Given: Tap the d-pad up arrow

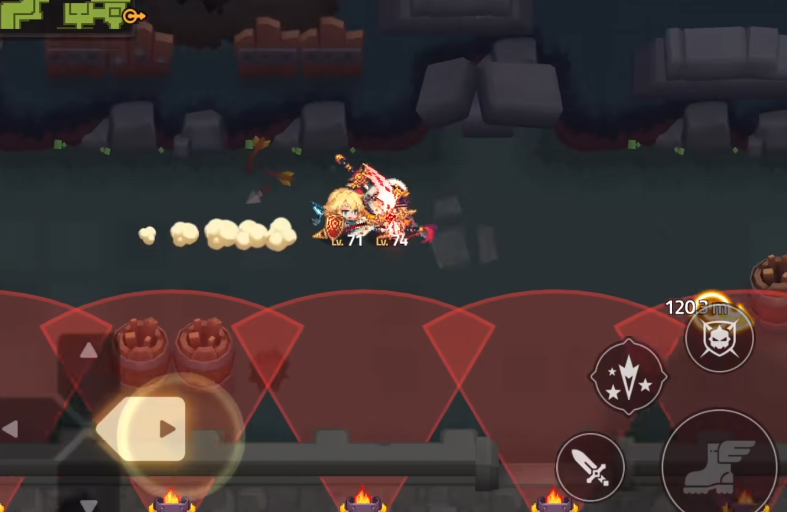Looking at the screenshot, I should [x=88, y=350].
